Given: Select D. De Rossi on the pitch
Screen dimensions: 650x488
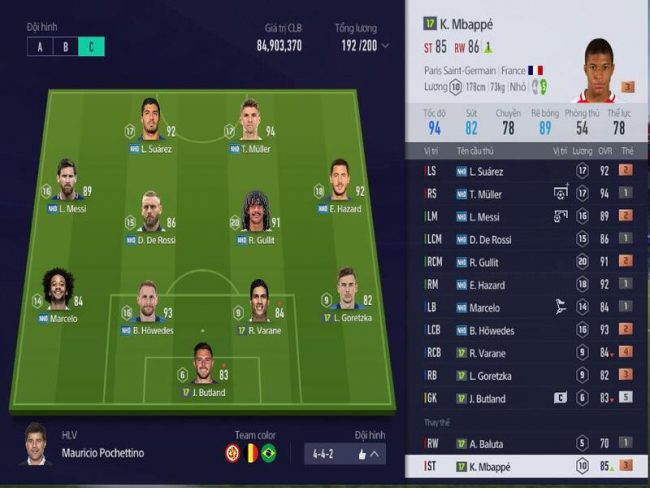Looking at the screenshot, I should tap(150, 216).
